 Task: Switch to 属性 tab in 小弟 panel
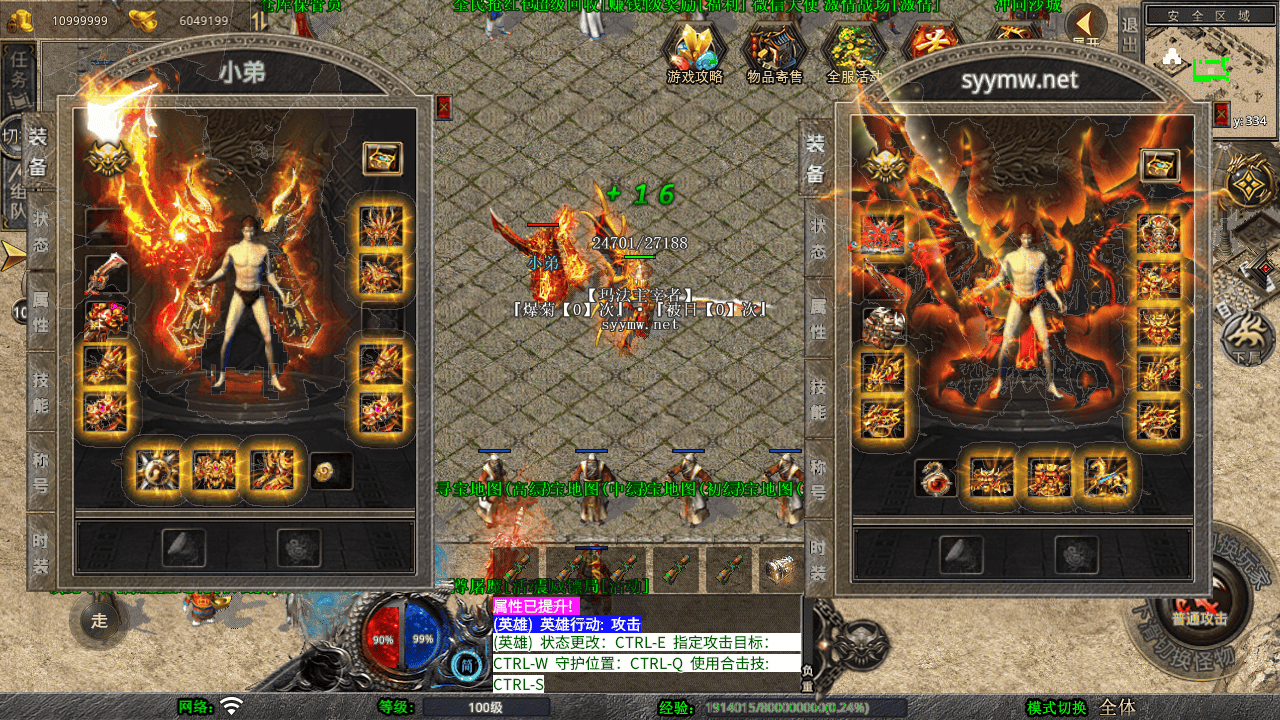[40, 311]
